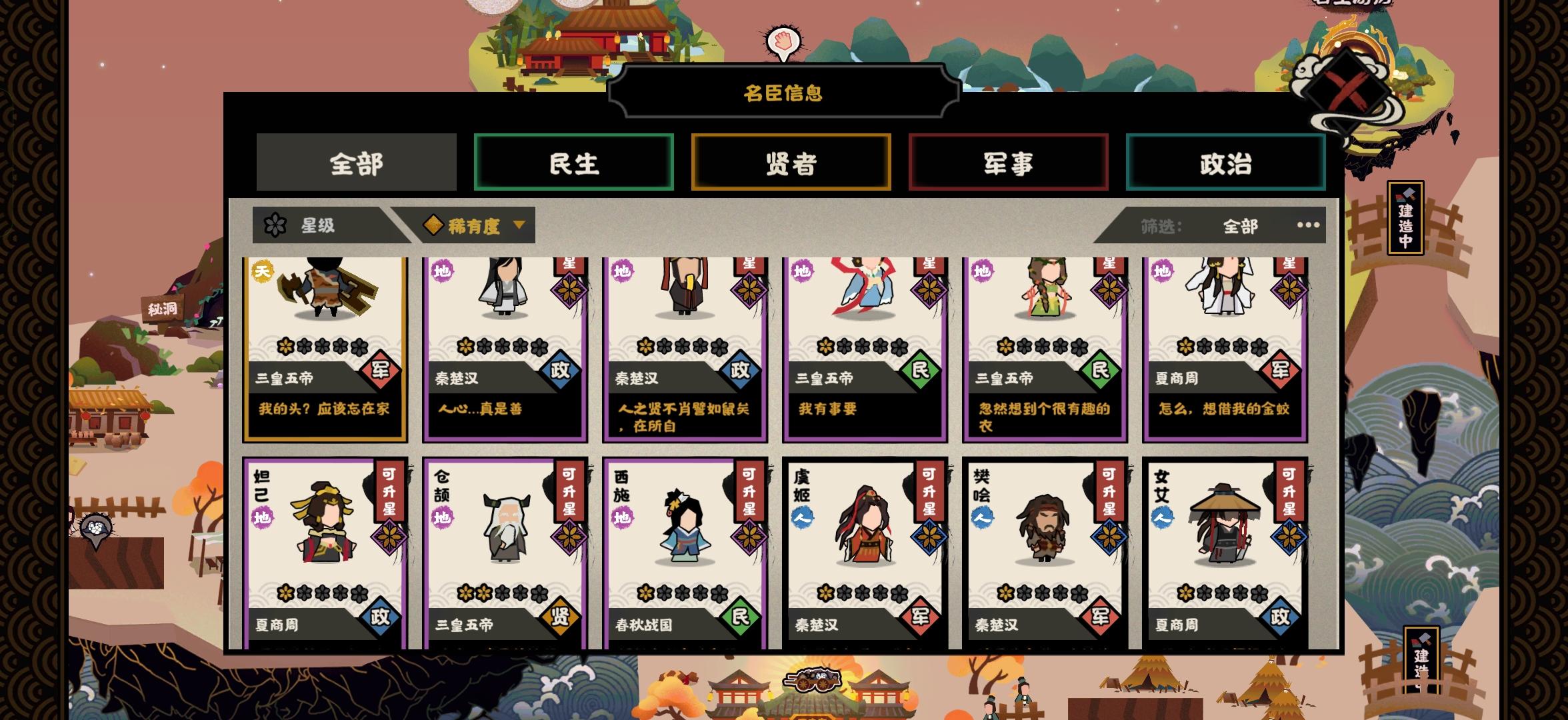Switch to the 军事 tab
Screen dimensions: 1568x720
[x=1009, y=162]
